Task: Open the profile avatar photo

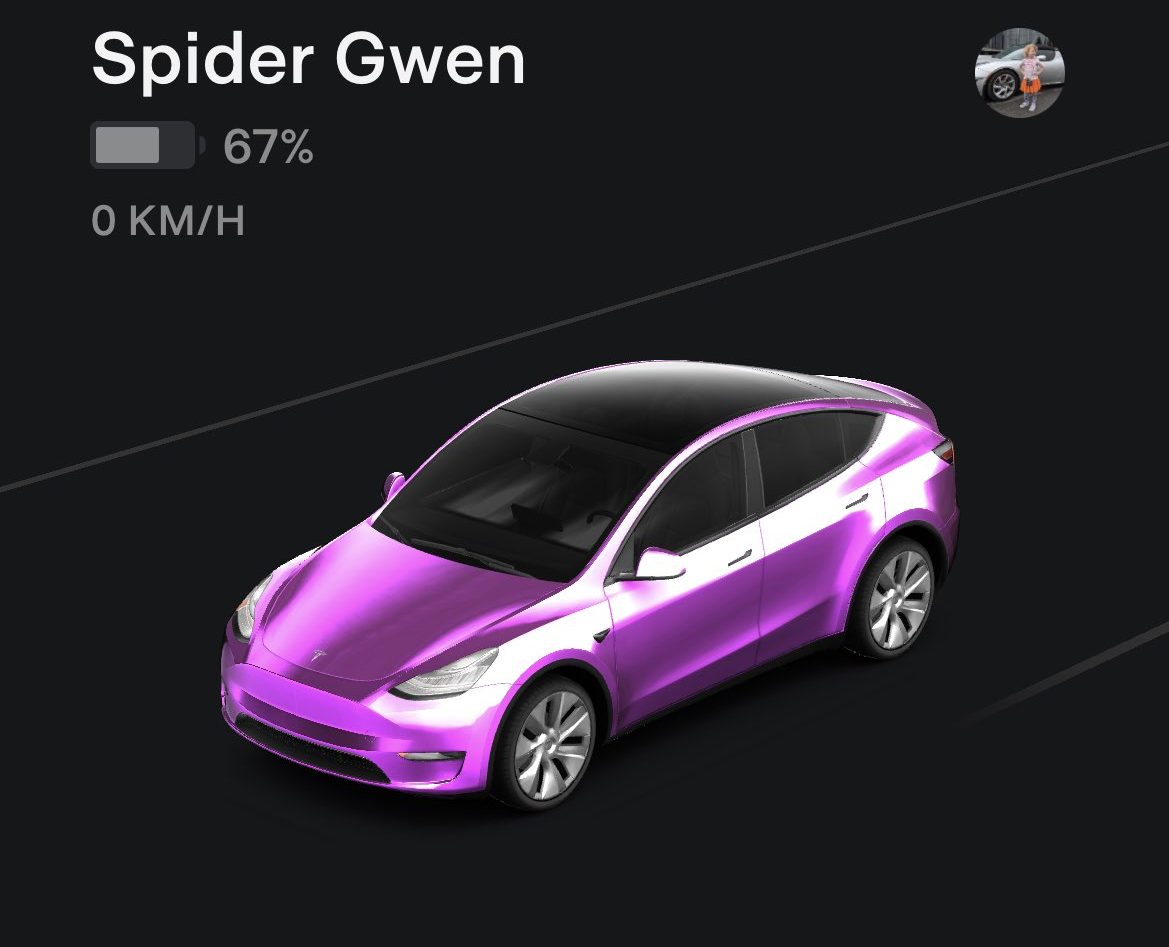Action: [1019, 73]
